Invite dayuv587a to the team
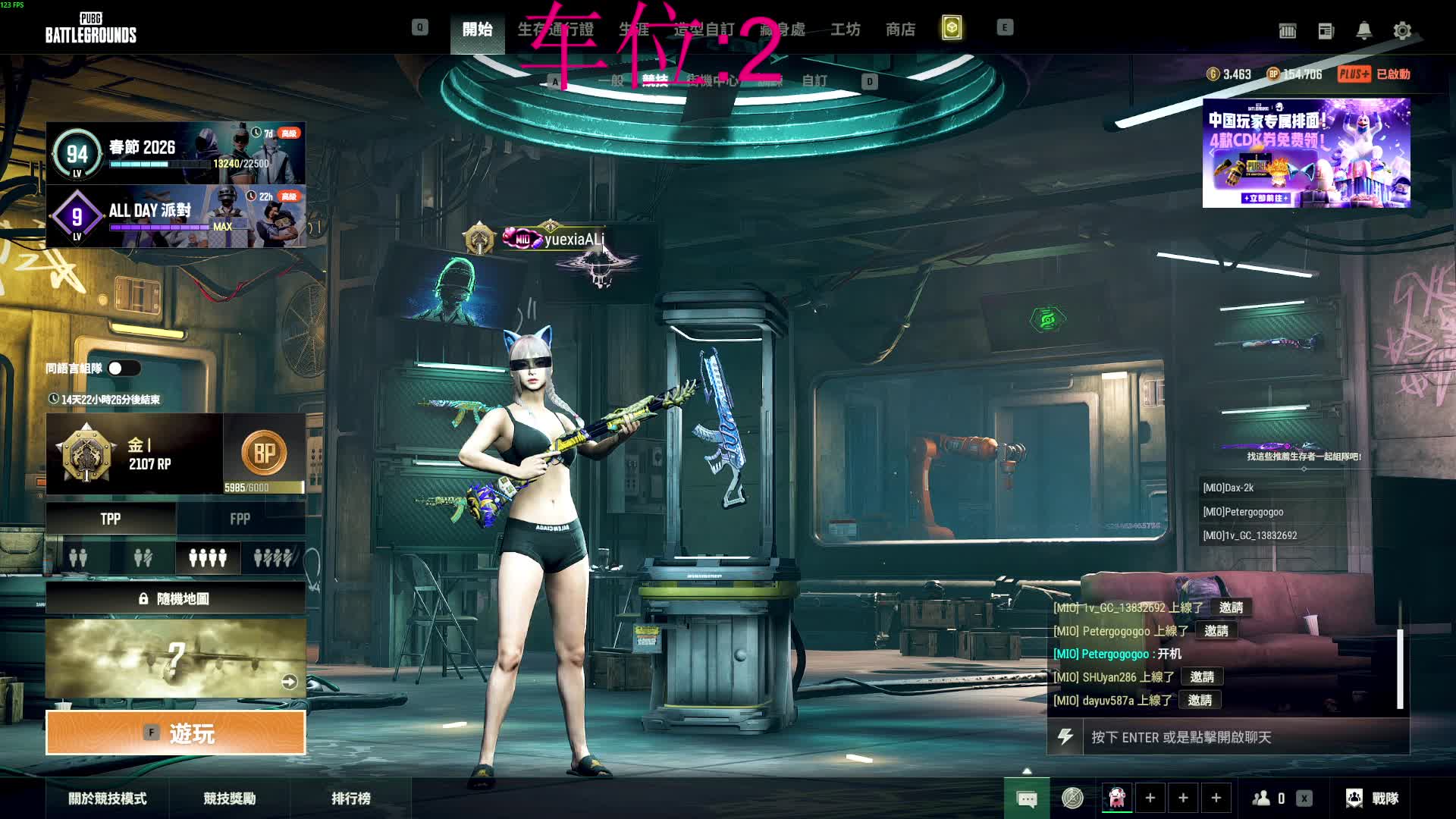The image size is (1456, 819). coord(1200,701)
